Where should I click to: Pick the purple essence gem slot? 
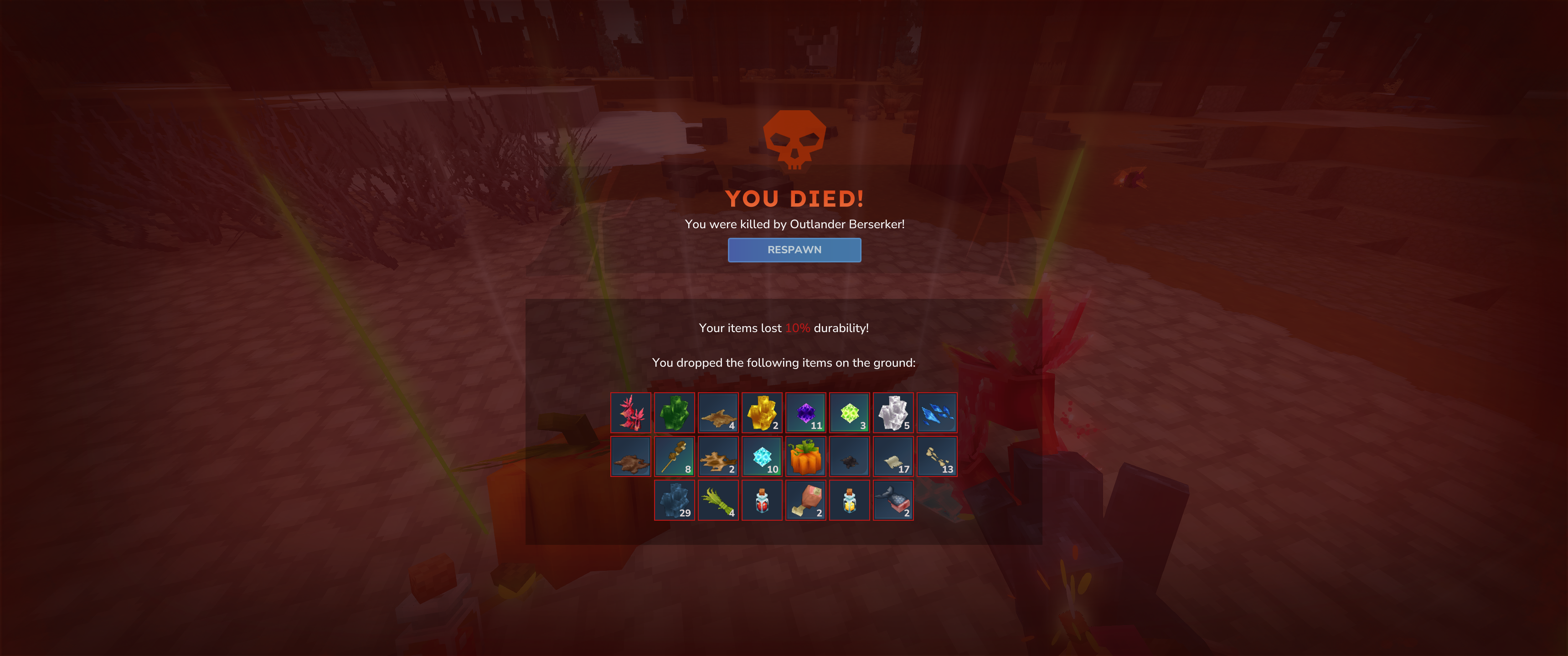click(805, 413)
